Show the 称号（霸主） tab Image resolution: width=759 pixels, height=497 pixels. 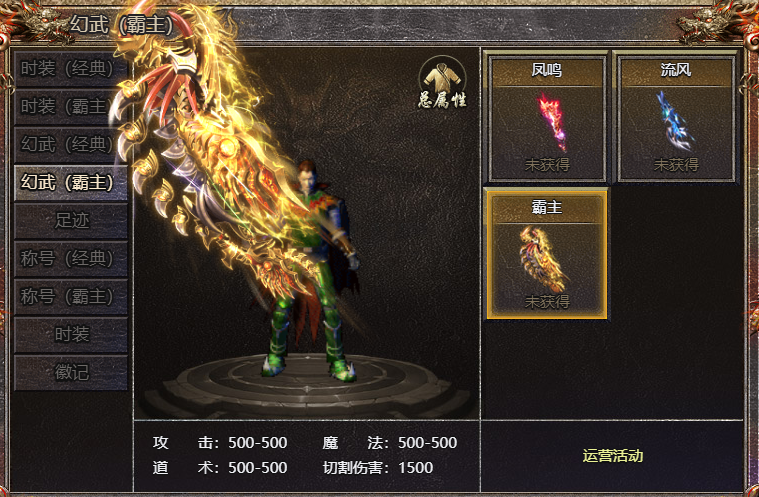tap(71, 296)
